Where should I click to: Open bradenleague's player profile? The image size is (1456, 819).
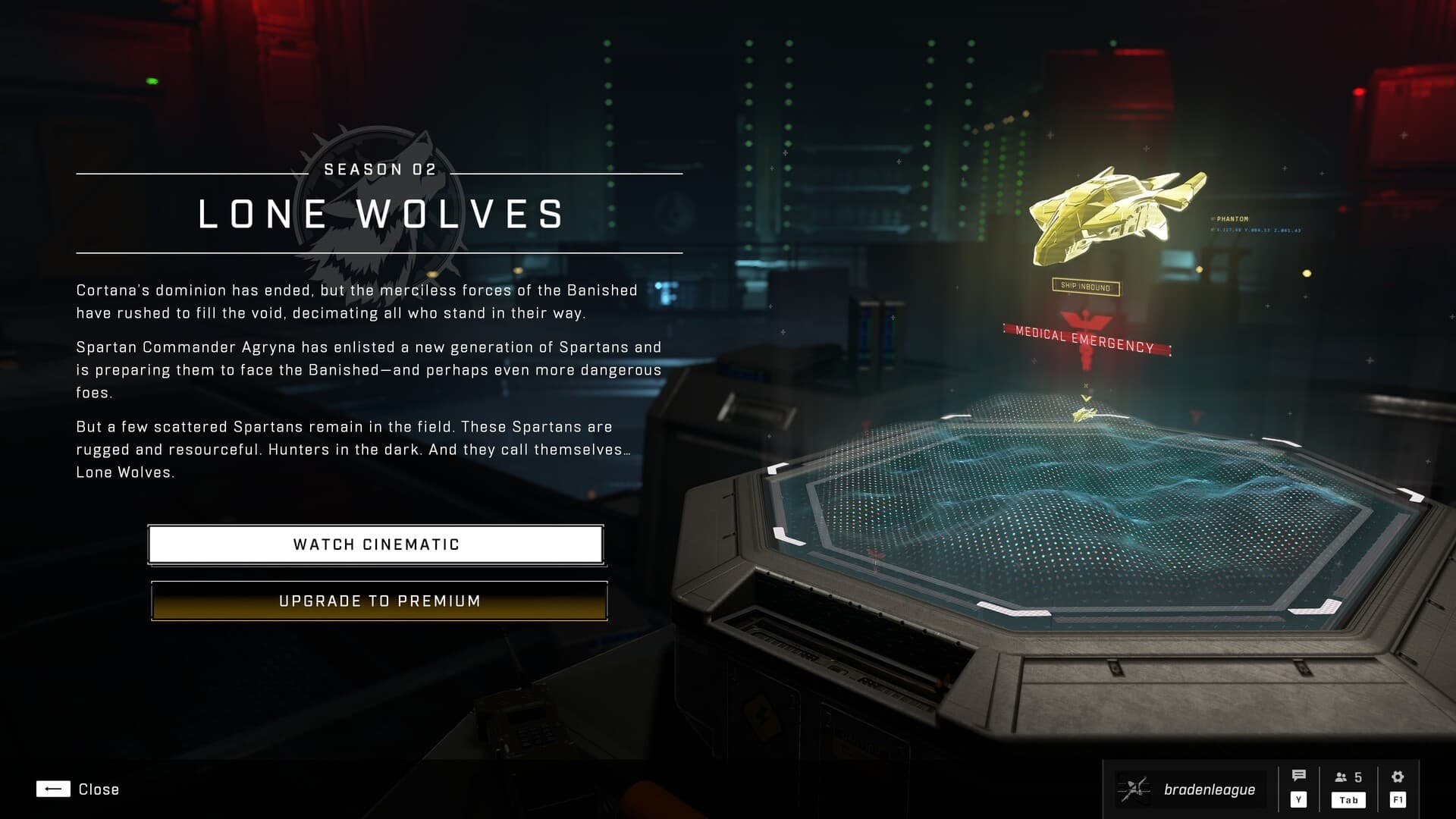click(x=1191, y=789)
